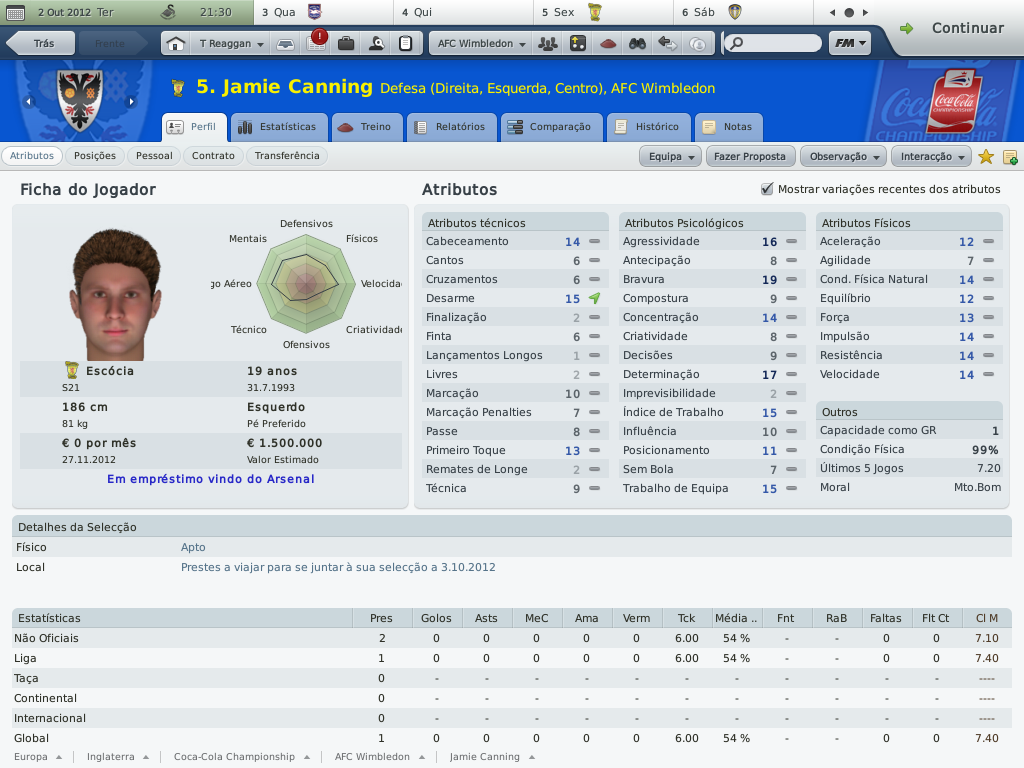The width and height of the screenshot is (1024, 768).
Task: Open the FM main menu
Action: pos(849,44)
